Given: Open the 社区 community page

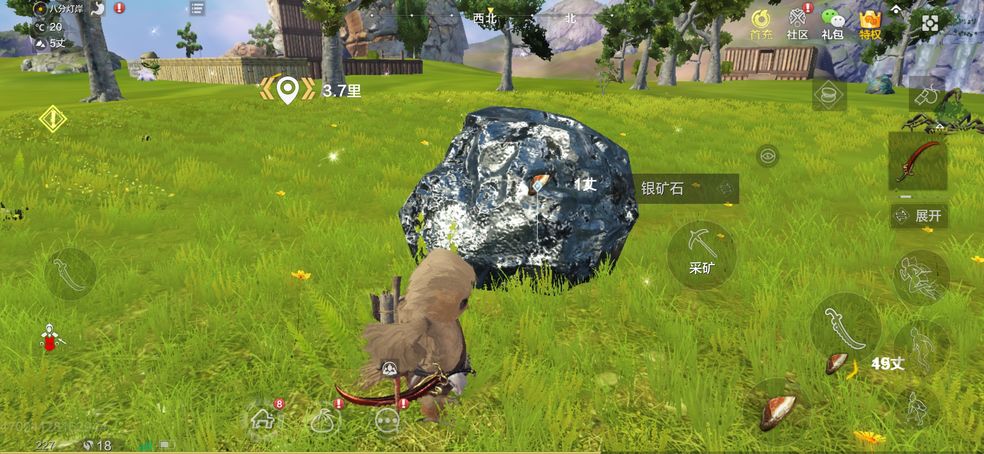Looking at the screenshot, I should pyautogui.click(x=797, y=24).
